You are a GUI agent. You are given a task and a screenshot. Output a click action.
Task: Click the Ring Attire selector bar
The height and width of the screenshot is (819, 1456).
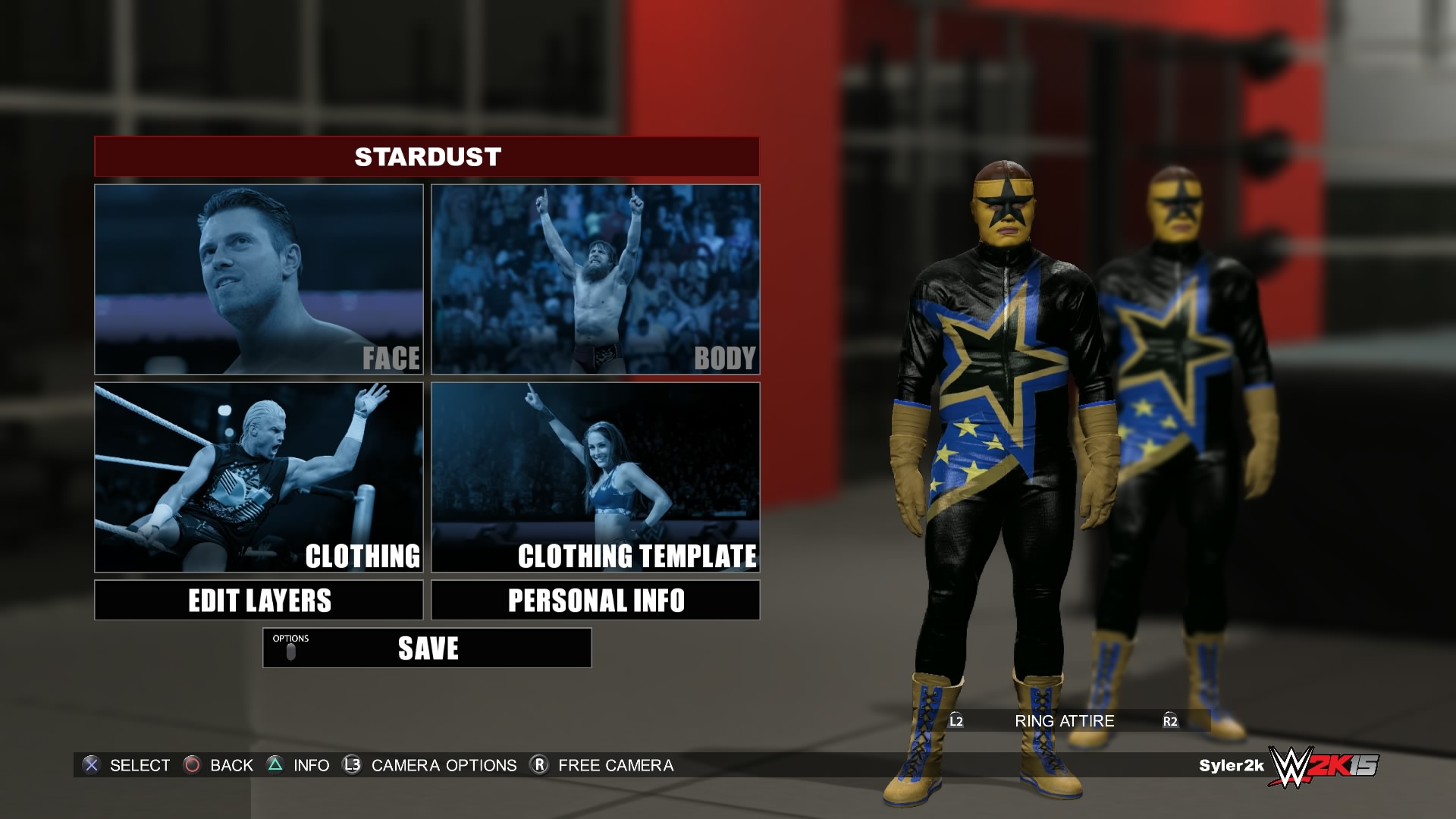coord(1064,721)
